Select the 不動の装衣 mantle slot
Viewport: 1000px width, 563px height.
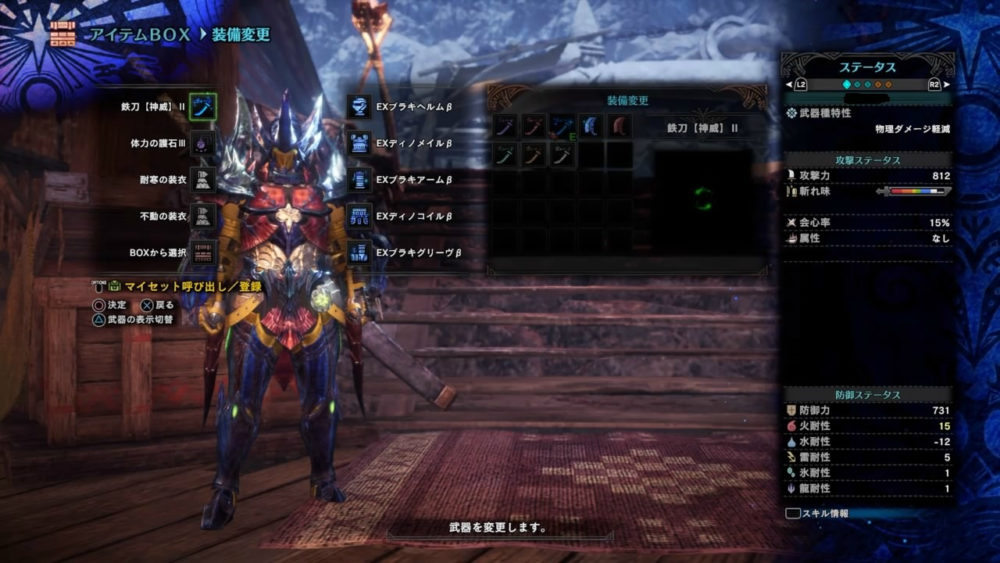point(203,216)
